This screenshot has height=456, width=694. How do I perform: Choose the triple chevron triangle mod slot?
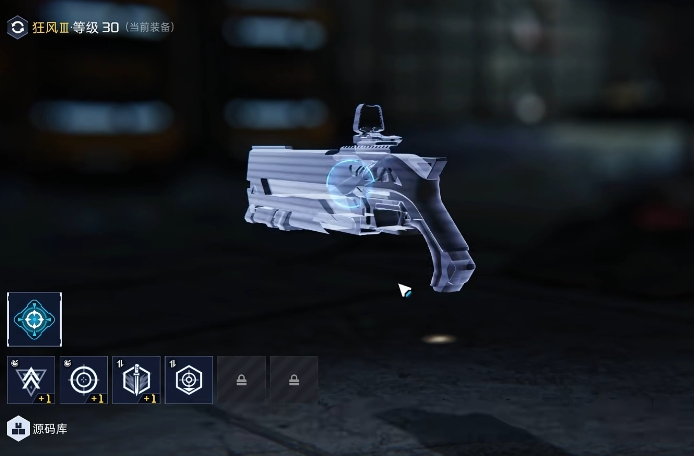(31, 380)
